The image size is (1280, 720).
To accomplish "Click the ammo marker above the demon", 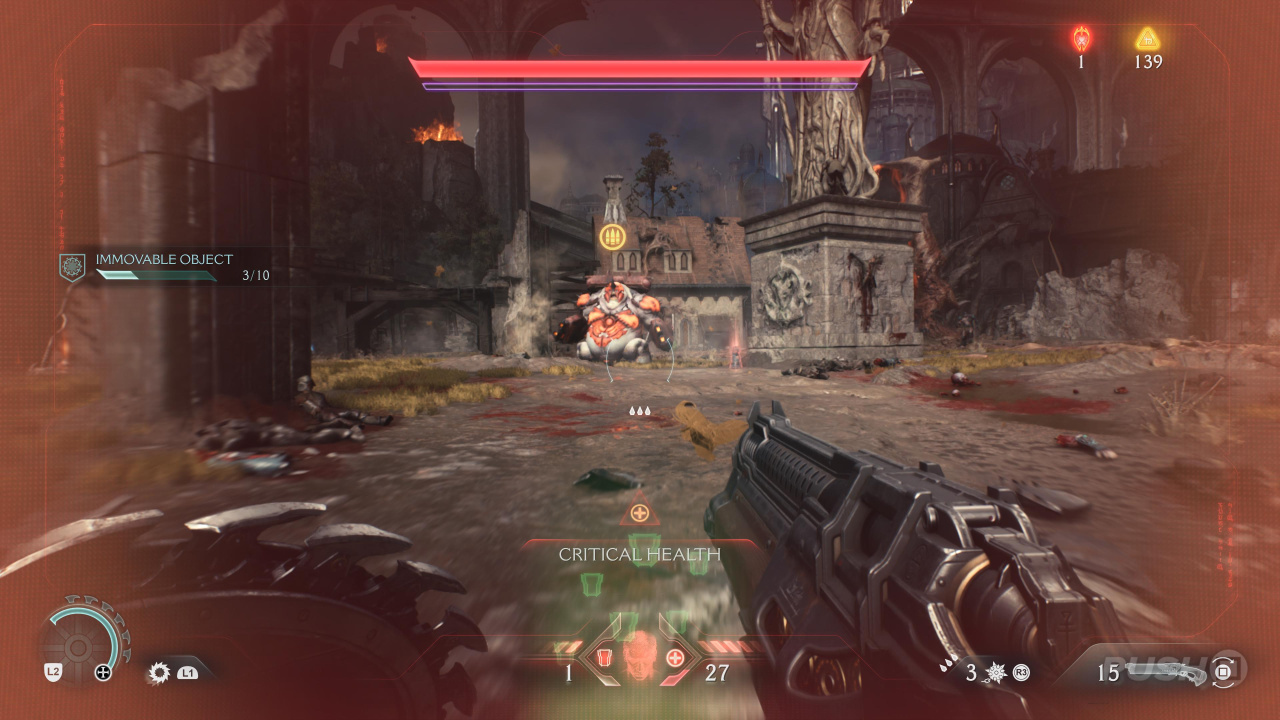I will pyautogui.click(x=612, y=237).
